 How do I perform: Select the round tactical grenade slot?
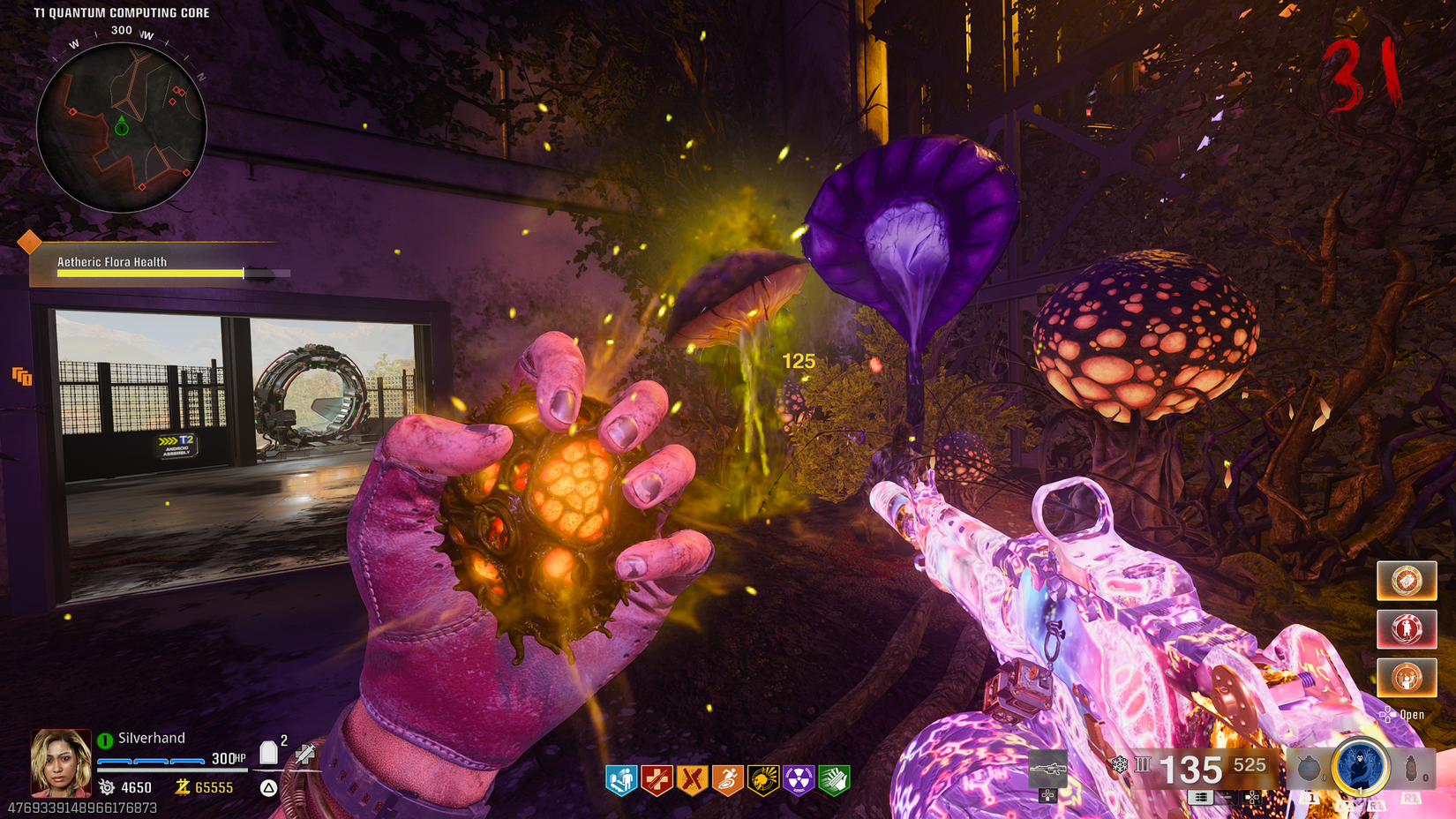tap(1309, 768)
